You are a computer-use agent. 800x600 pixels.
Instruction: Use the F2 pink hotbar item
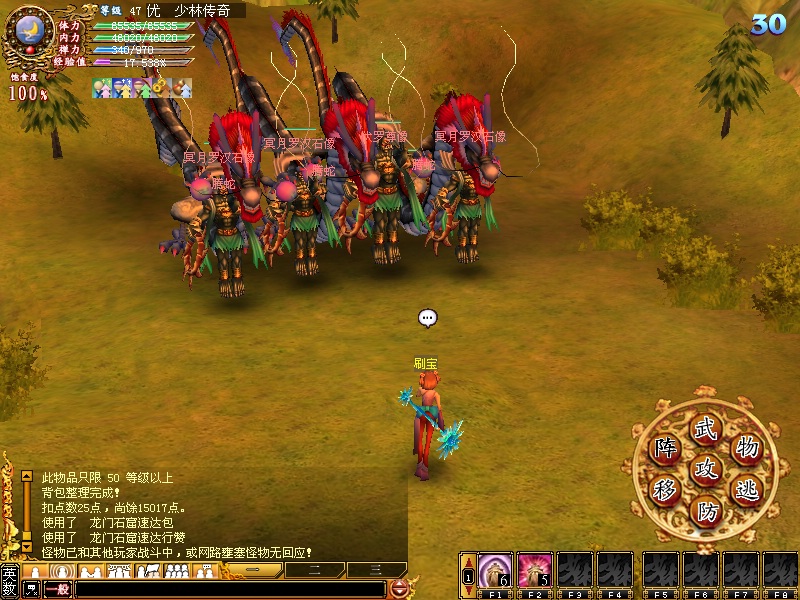pyautogui.click(x=535, y=570)
